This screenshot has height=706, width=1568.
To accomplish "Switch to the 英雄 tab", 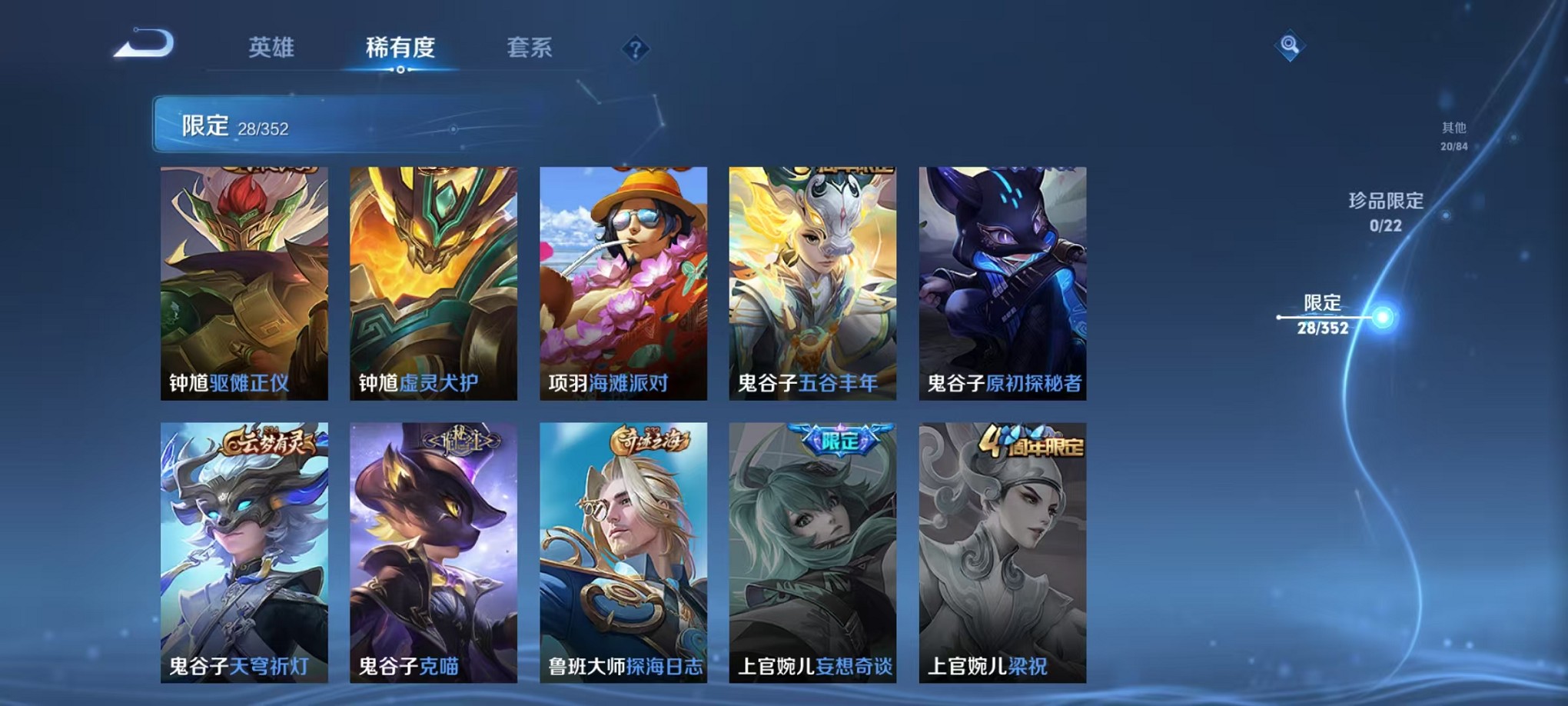I will point(273,48).
